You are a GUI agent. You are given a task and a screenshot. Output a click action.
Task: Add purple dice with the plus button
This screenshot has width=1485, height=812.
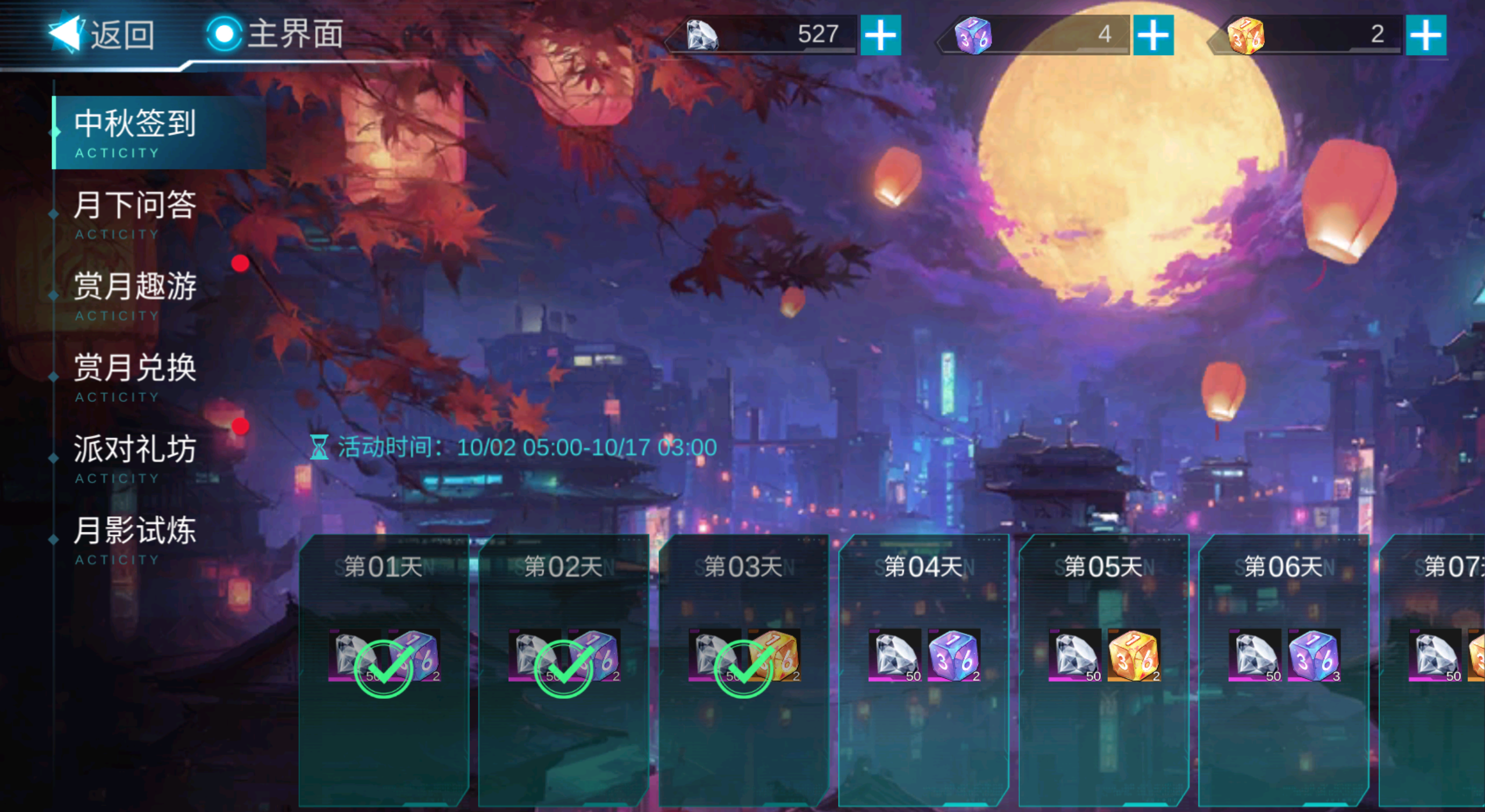[x=1153, y=35]
